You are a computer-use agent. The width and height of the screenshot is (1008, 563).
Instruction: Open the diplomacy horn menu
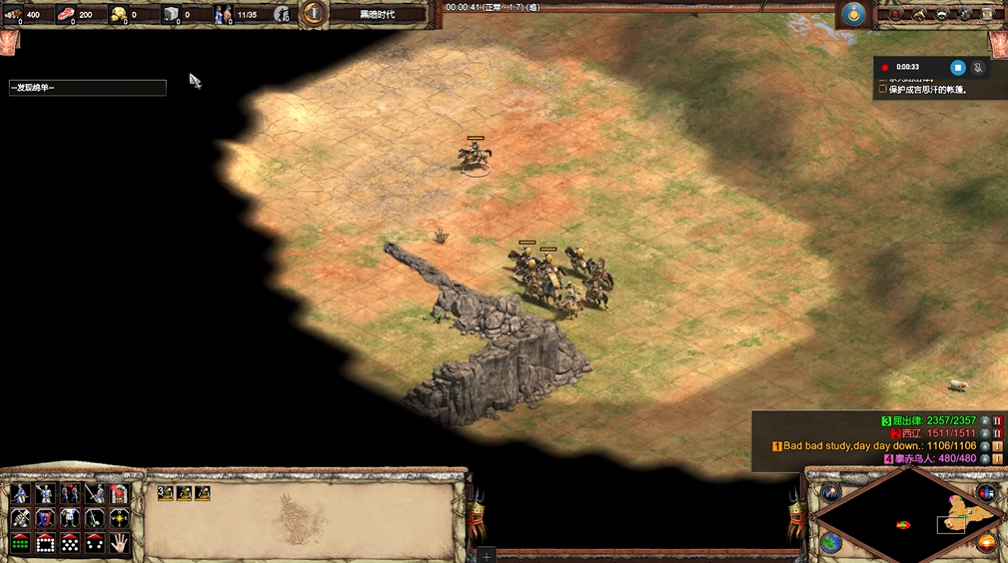pos(918,13)
